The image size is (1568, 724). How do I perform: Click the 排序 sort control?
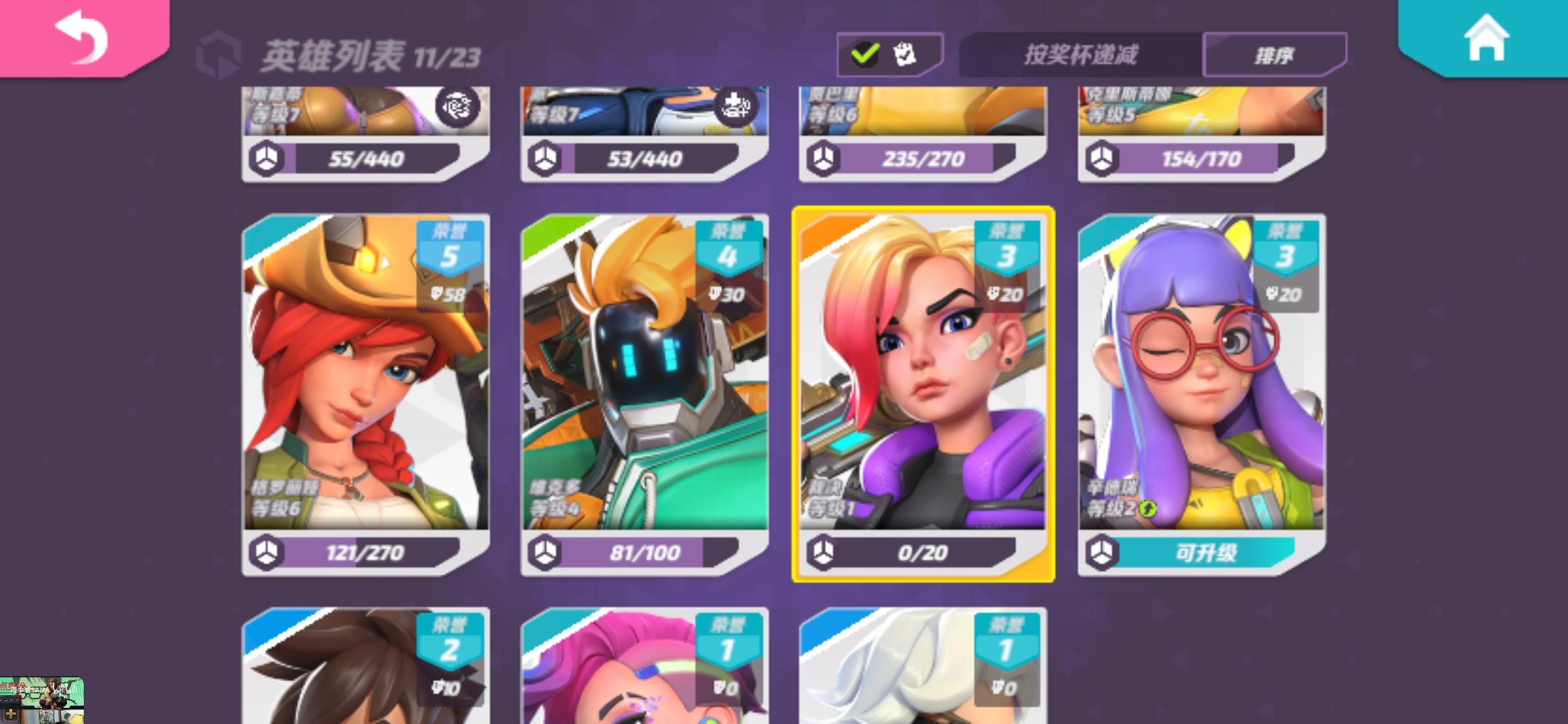point(1275,54)
